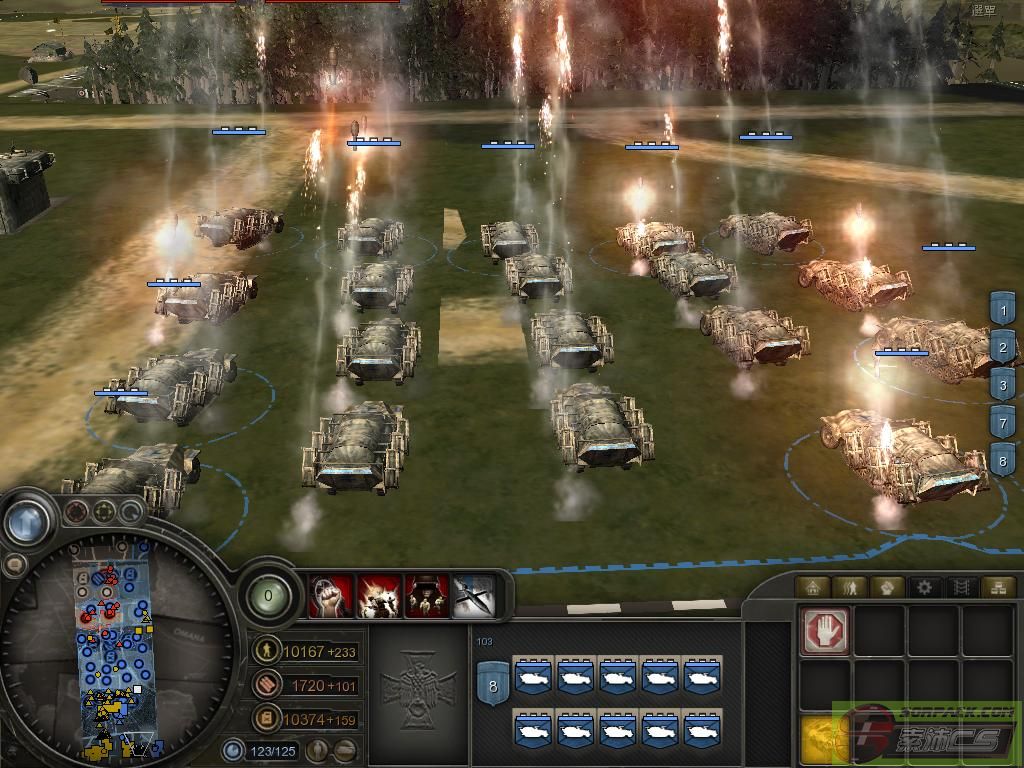Image resolution: width=1024 pixels, height=768 pixels.
Task: Open the blue arrow commander tree button
Action: pyautogui.click(x=27, y=520)
